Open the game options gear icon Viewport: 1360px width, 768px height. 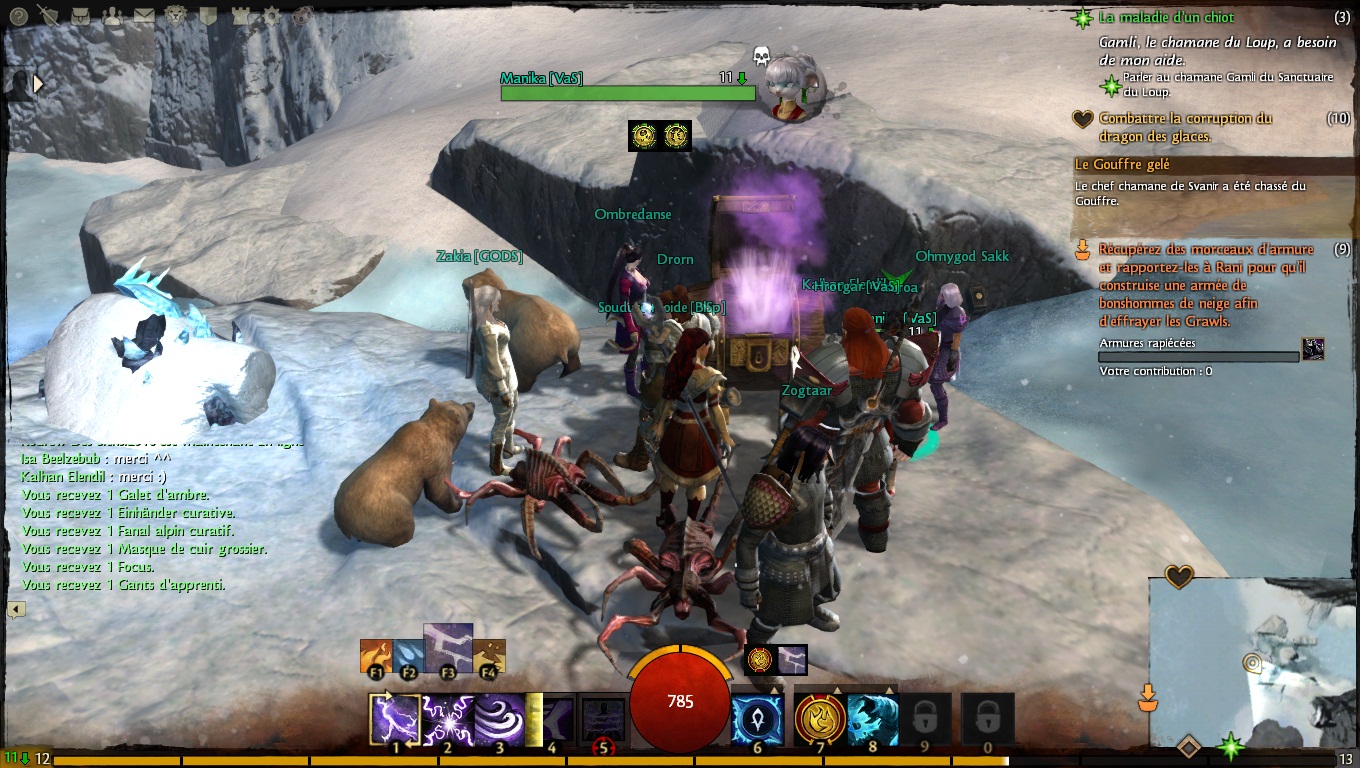pyautogui.click(x=271, y=16)
